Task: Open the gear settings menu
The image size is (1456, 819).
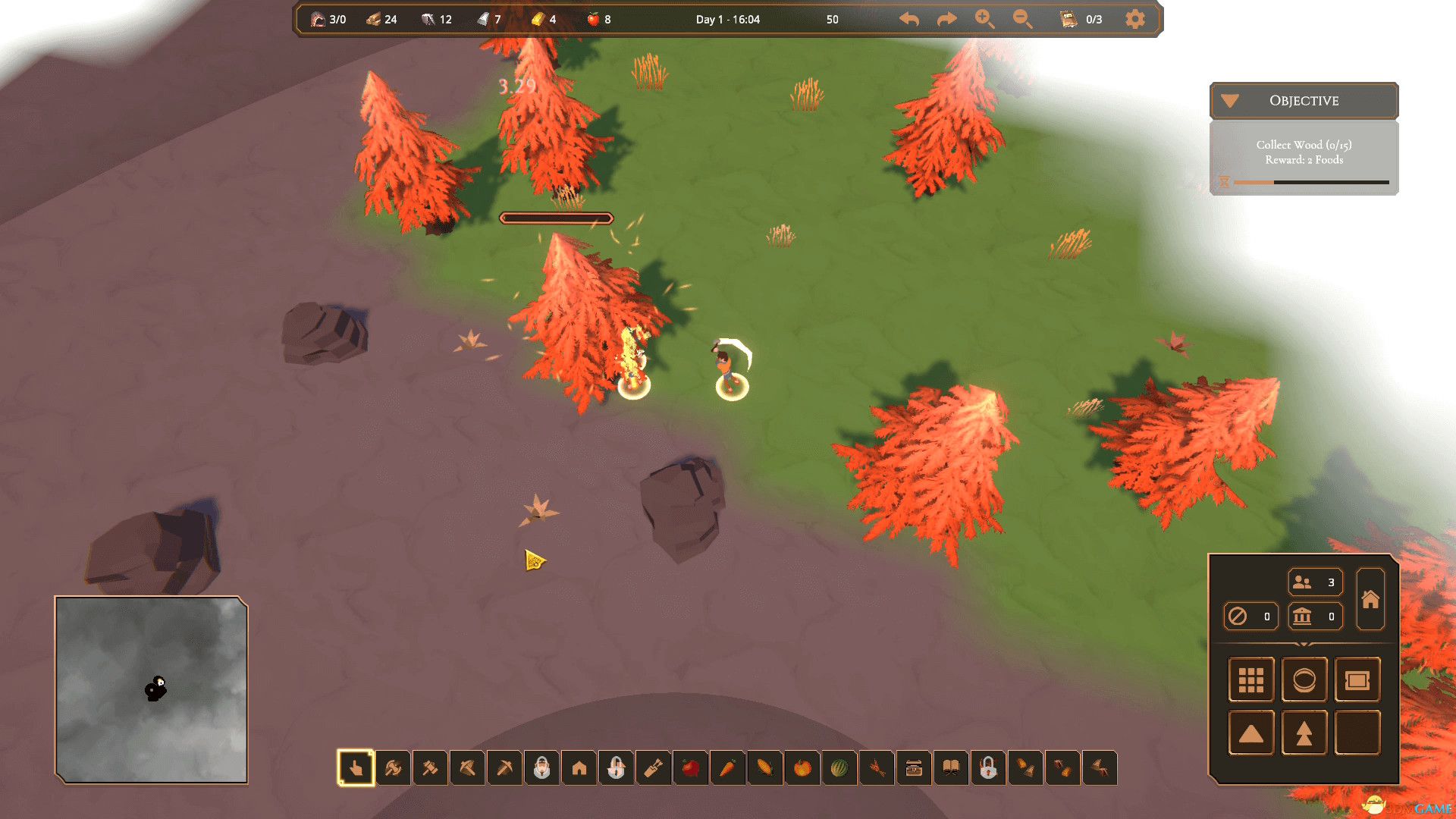Action: tap(1134, 19)
